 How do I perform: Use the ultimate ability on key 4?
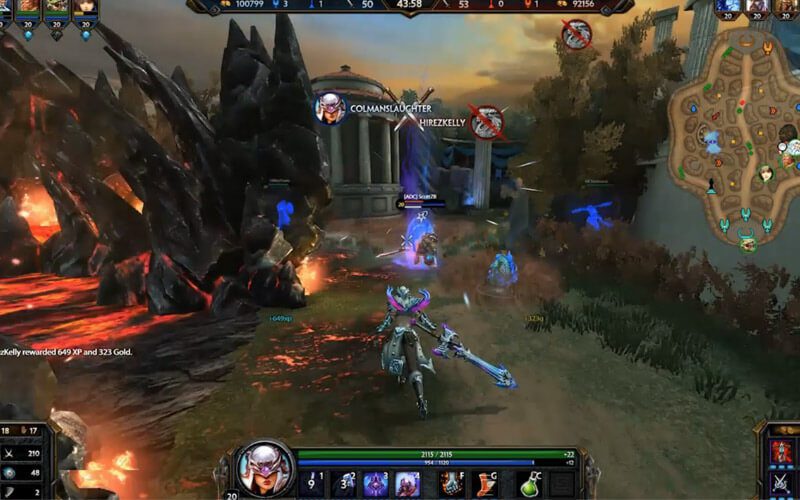[408, 484]
